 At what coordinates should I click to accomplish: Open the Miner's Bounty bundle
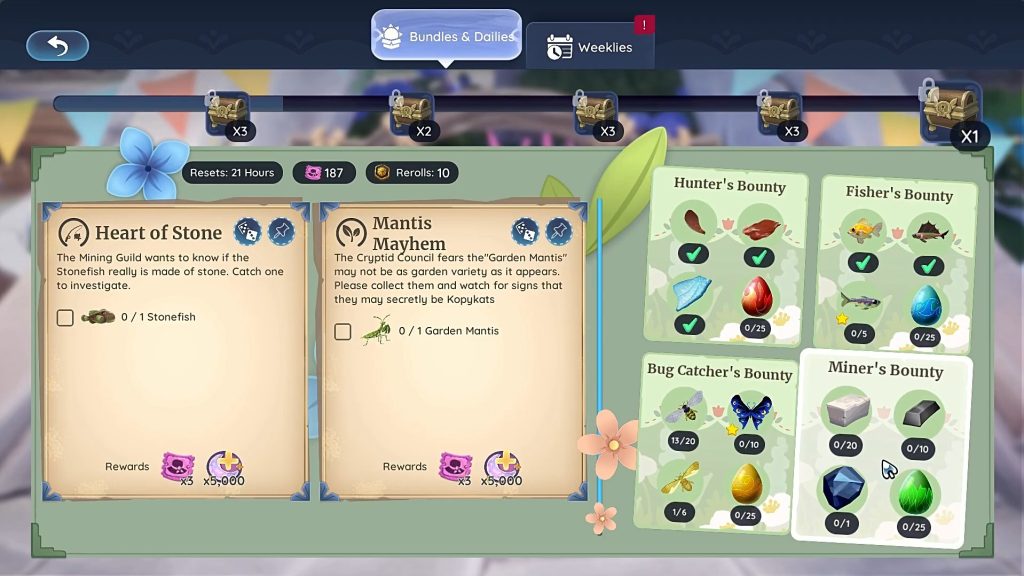pos(885,370)
